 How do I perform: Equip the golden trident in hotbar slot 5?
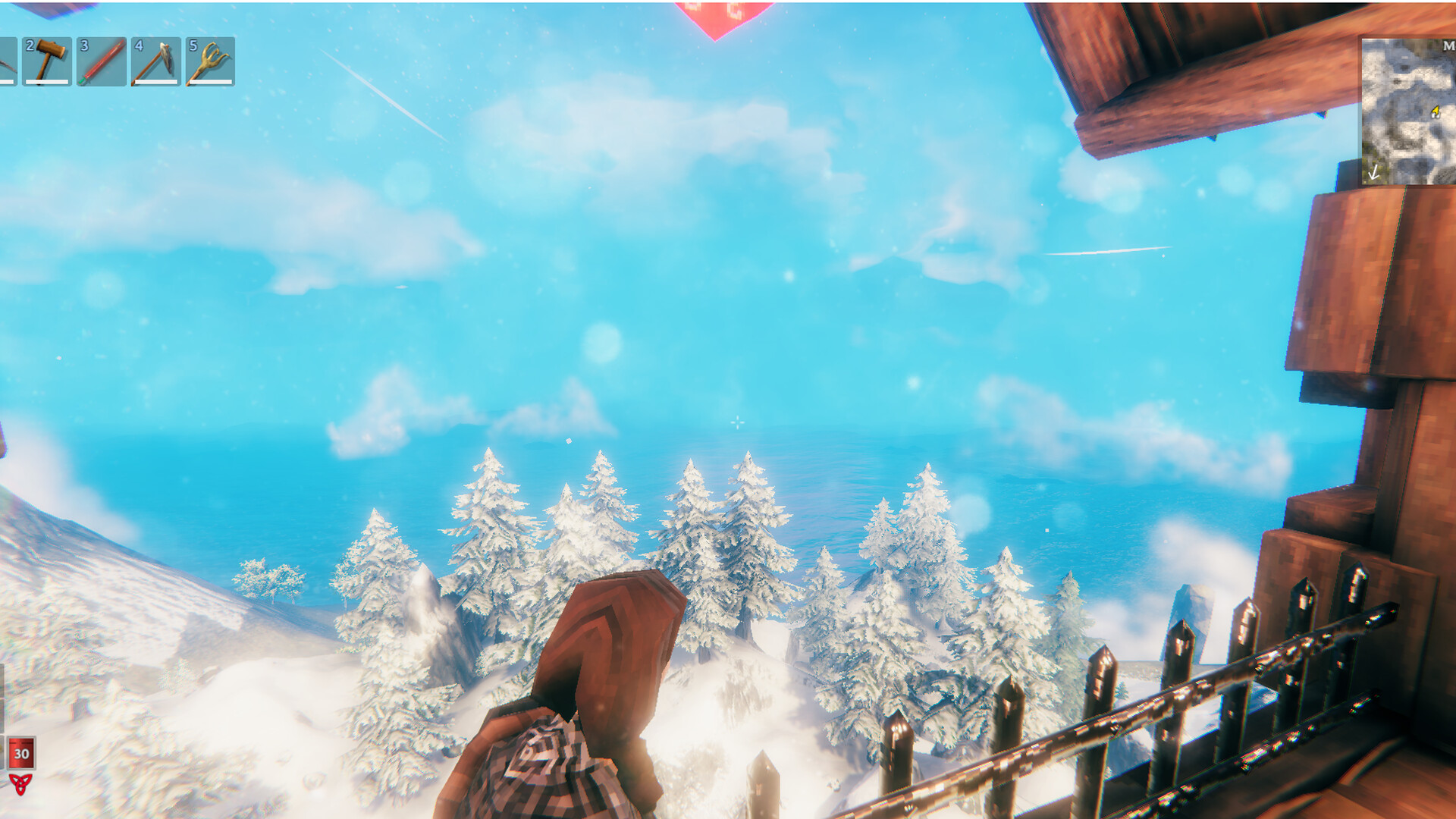(209, 63)
